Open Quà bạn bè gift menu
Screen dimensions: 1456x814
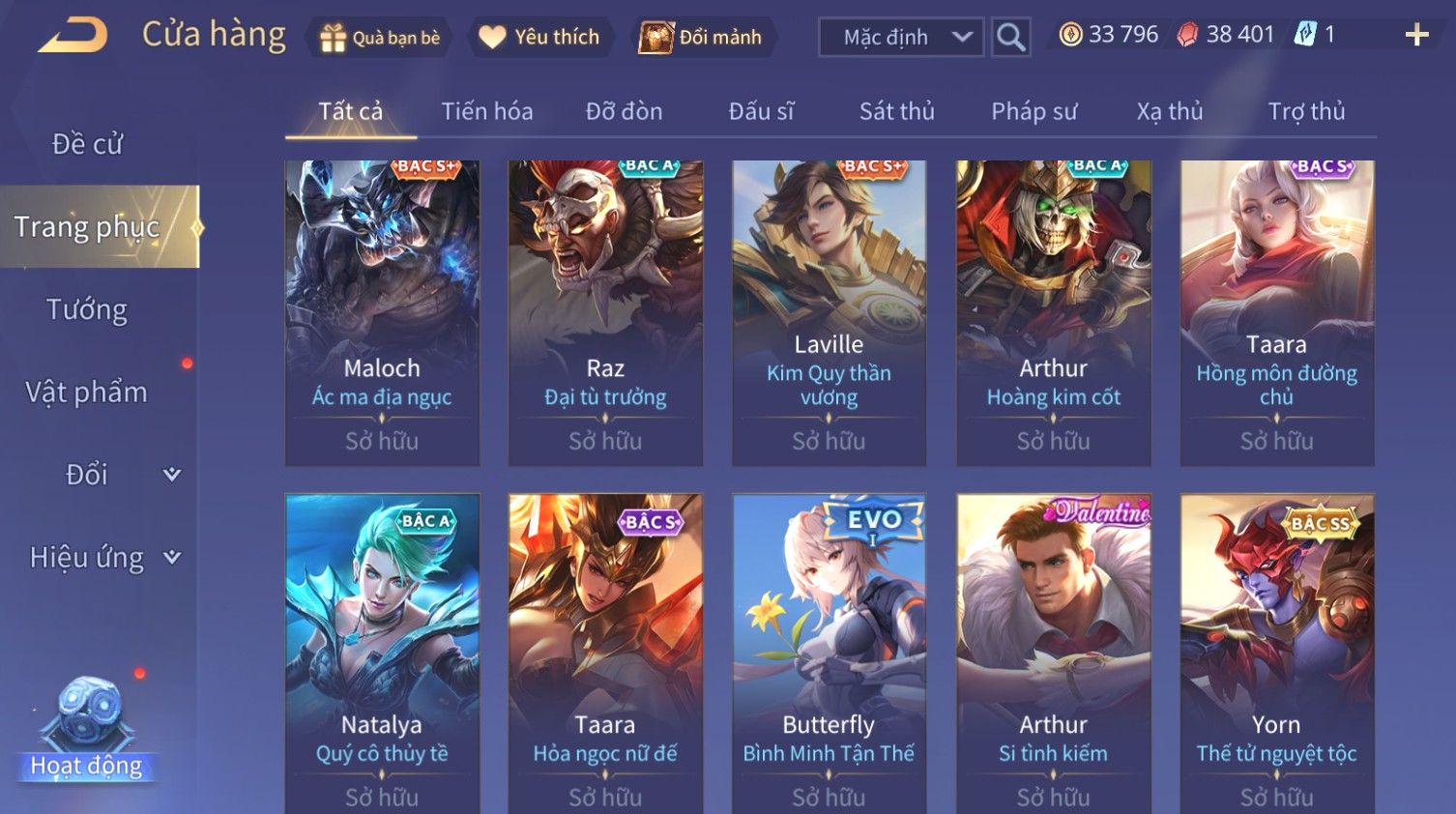[x=379, y=38]
